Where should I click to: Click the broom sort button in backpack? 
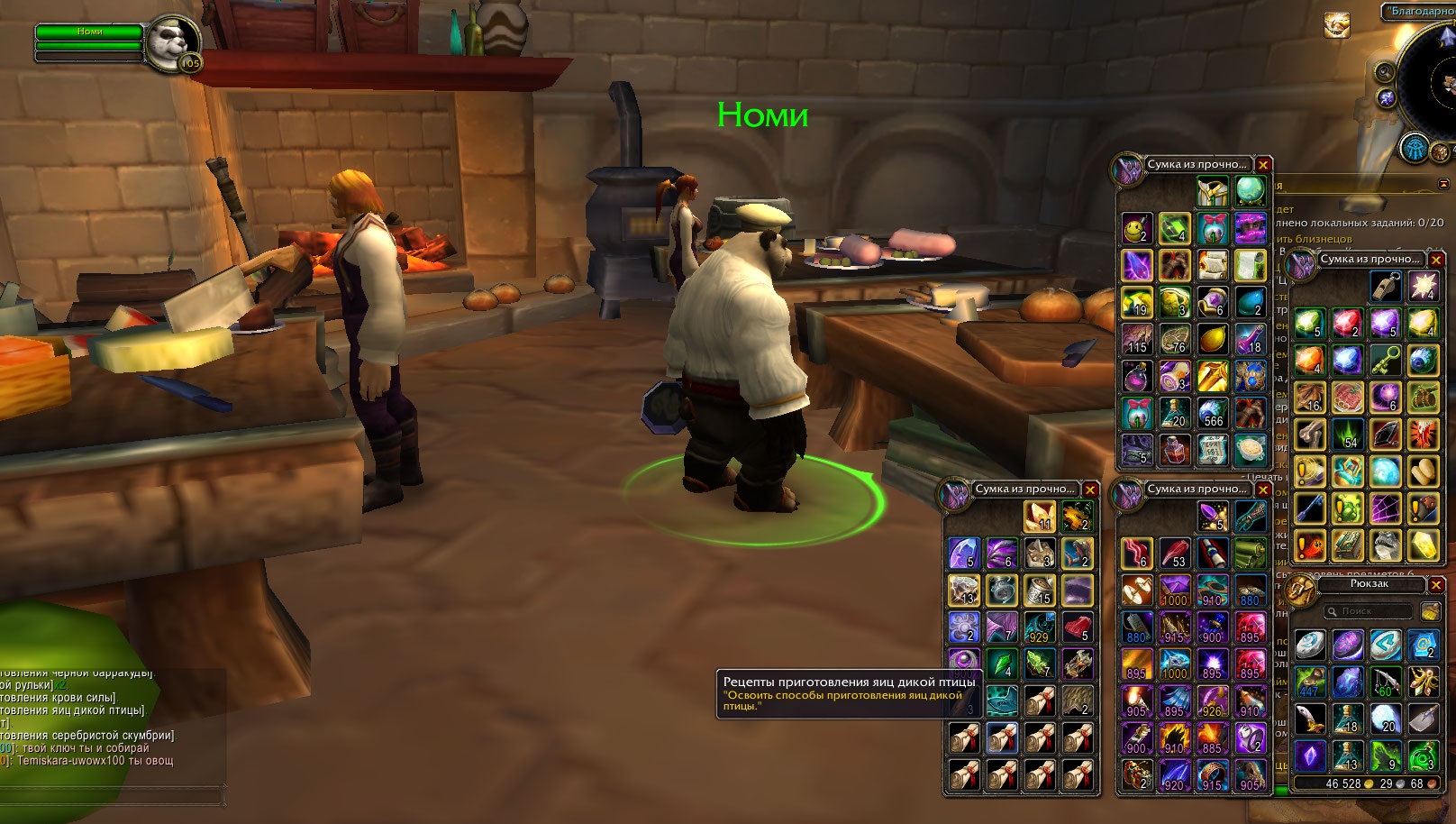pyautogui.click(x=1429, y=612)
